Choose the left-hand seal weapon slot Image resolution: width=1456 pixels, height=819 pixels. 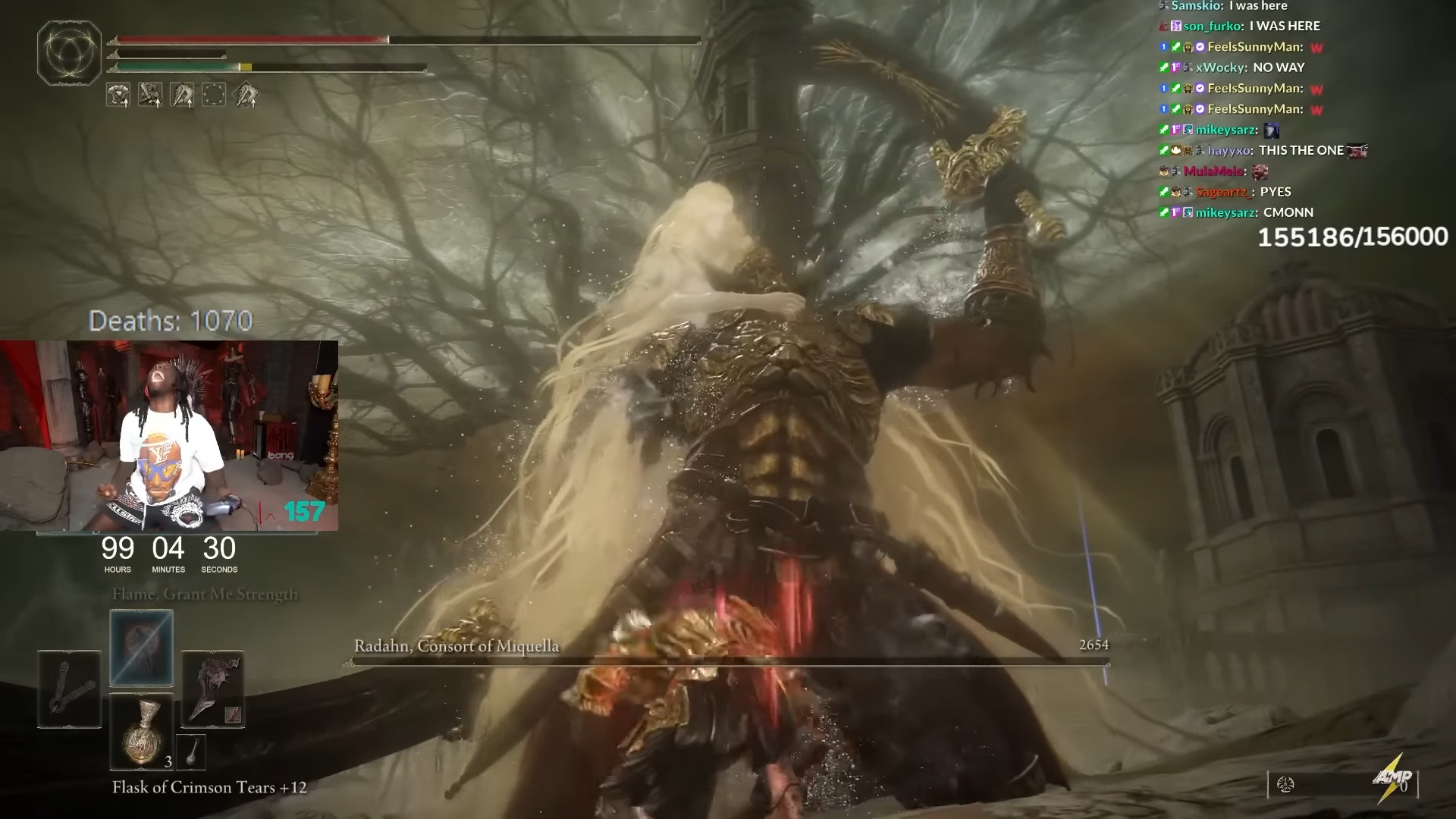point(69,689)
